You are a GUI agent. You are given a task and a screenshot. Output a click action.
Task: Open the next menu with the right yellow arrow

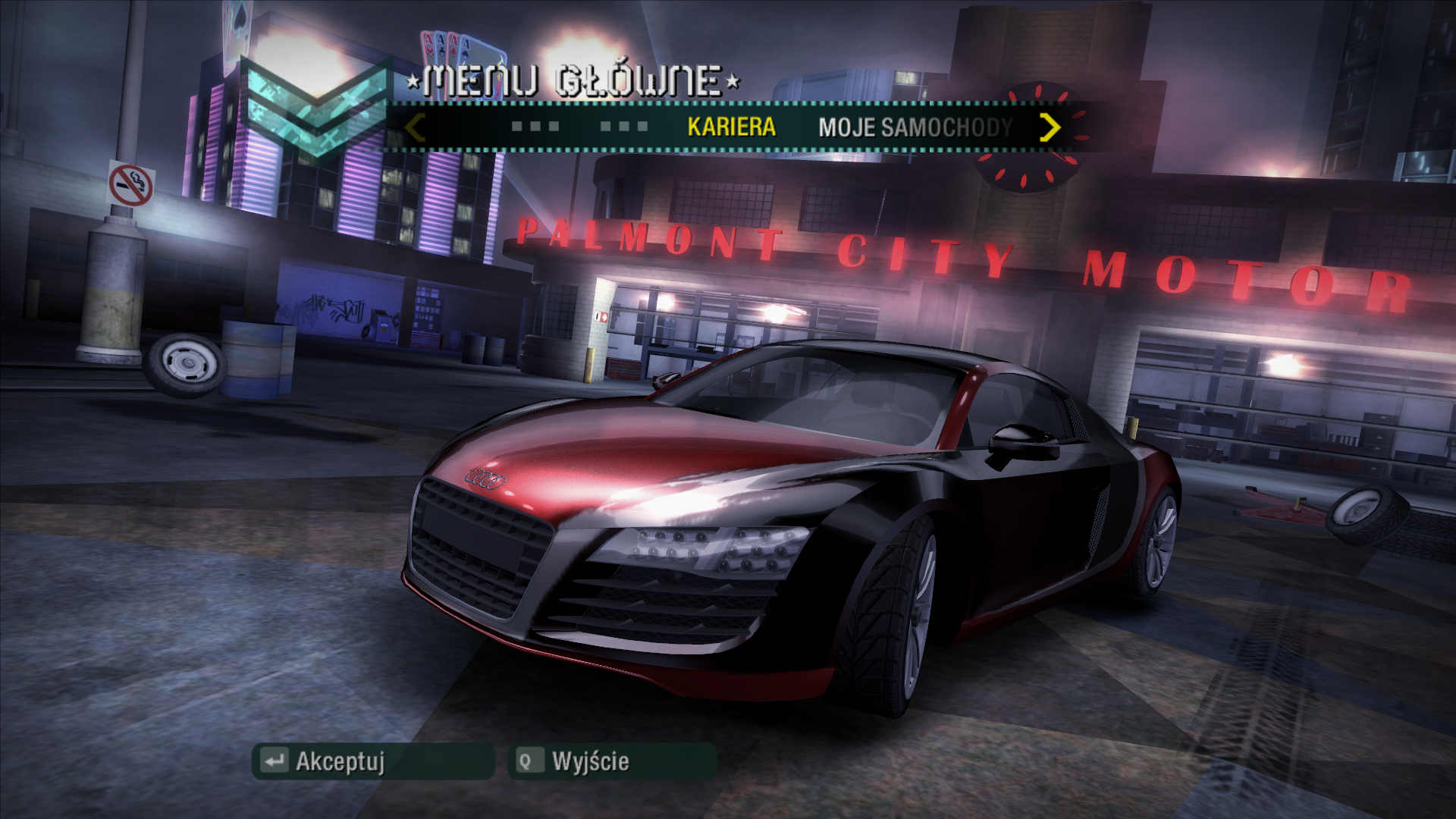[x=1050, y=127]
